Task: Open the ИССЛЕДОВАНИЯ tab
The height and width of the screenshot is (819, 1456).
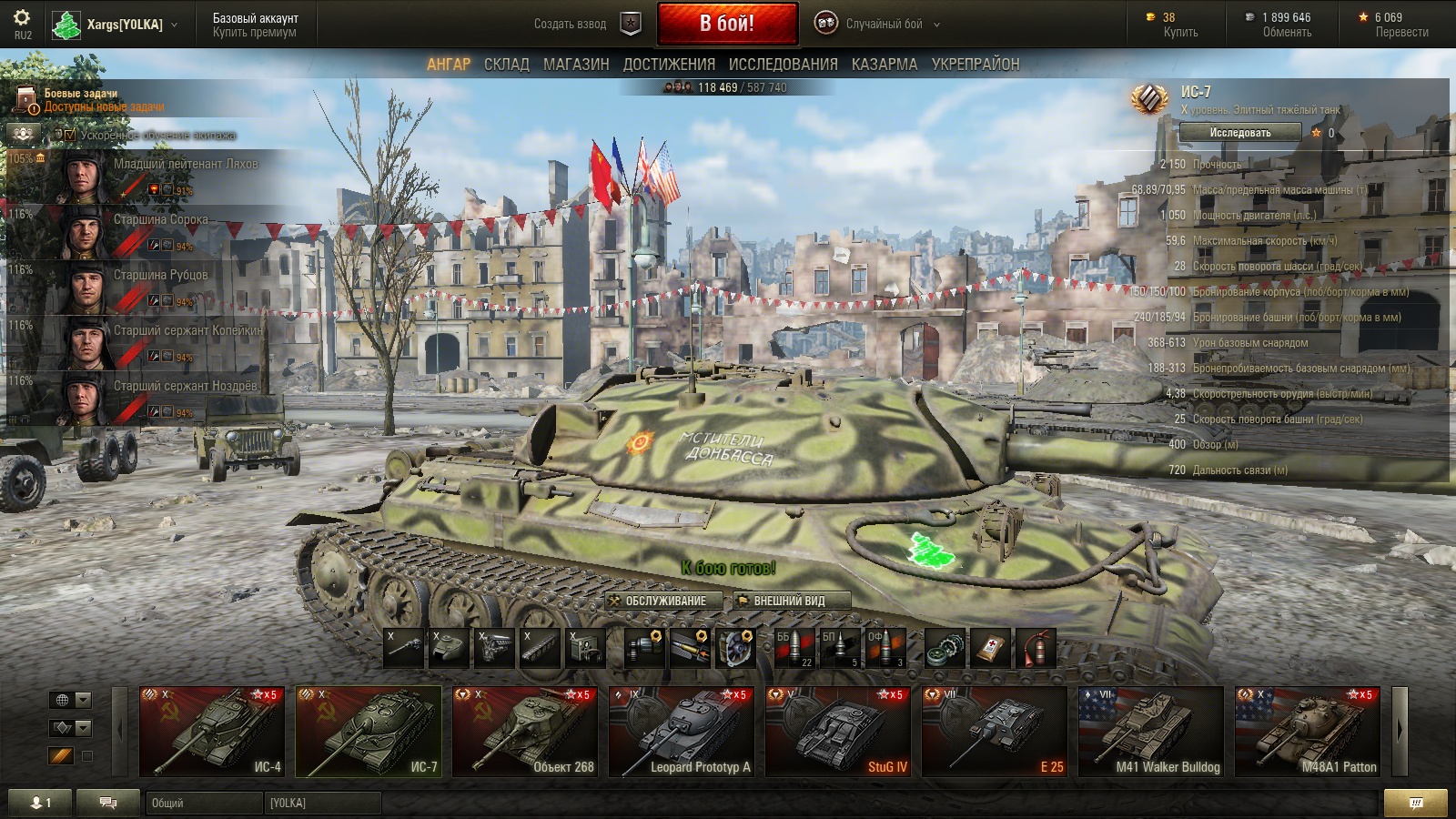Action: point(783,65)
